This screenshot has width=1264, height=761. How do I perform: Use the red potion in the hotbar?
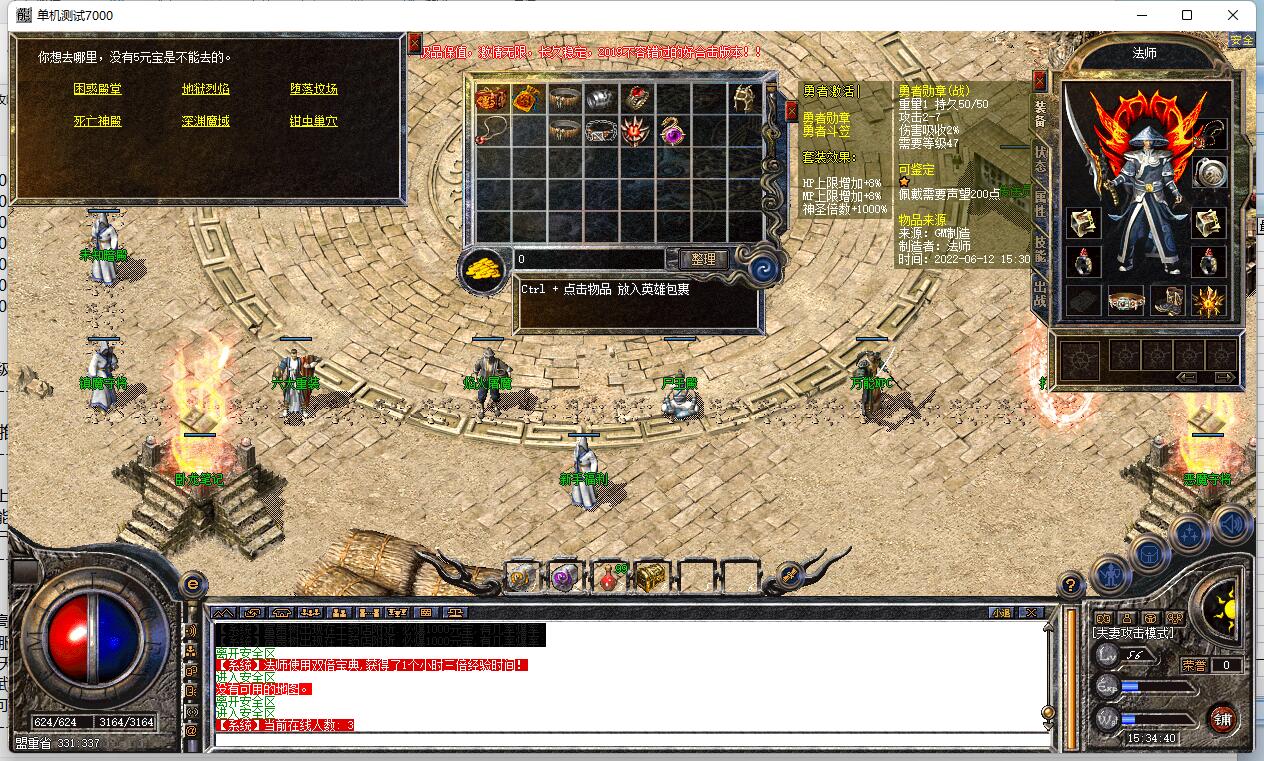pos(607,577)
